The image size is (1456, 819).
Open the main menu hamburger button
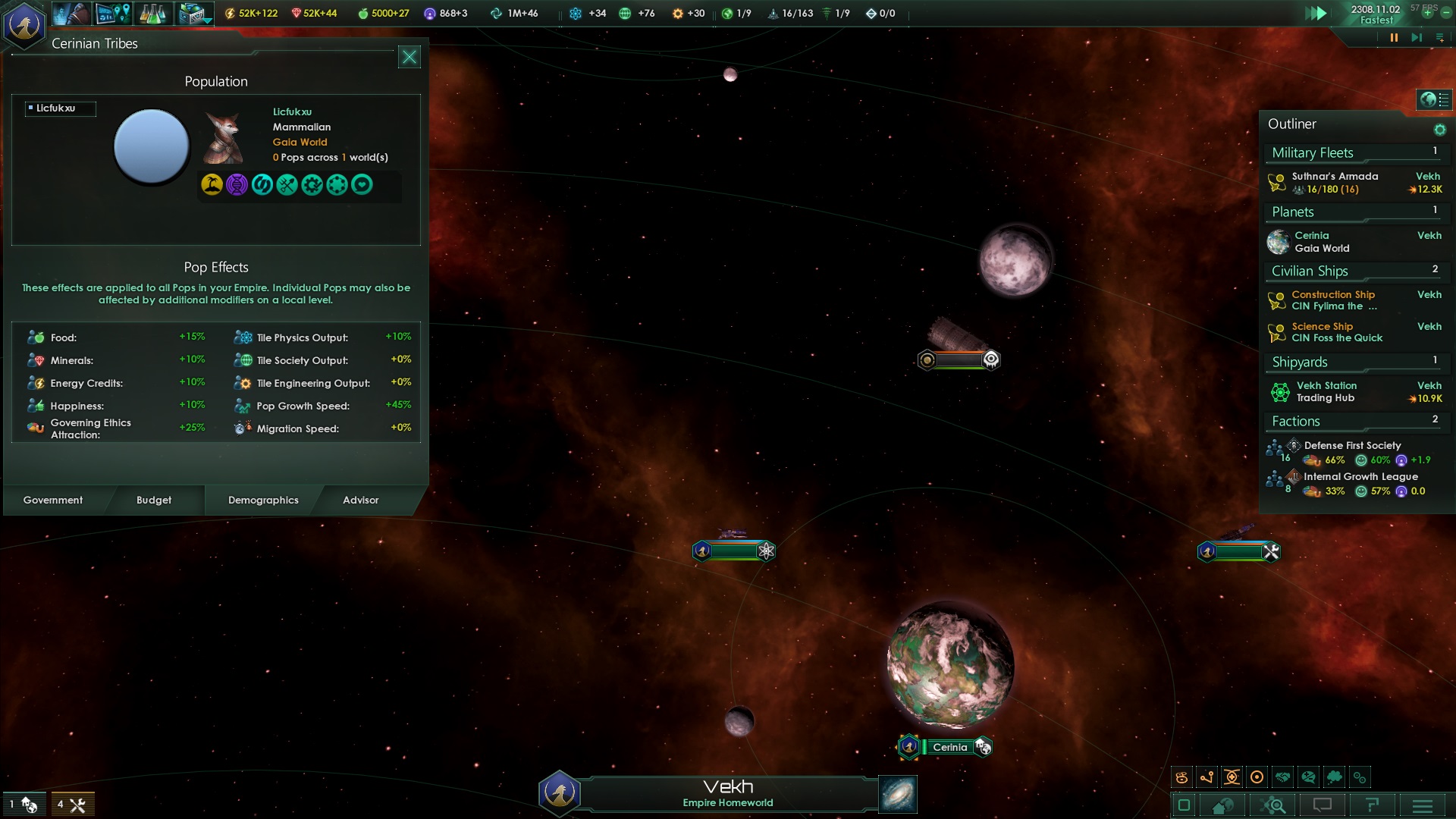[1422, 805]
